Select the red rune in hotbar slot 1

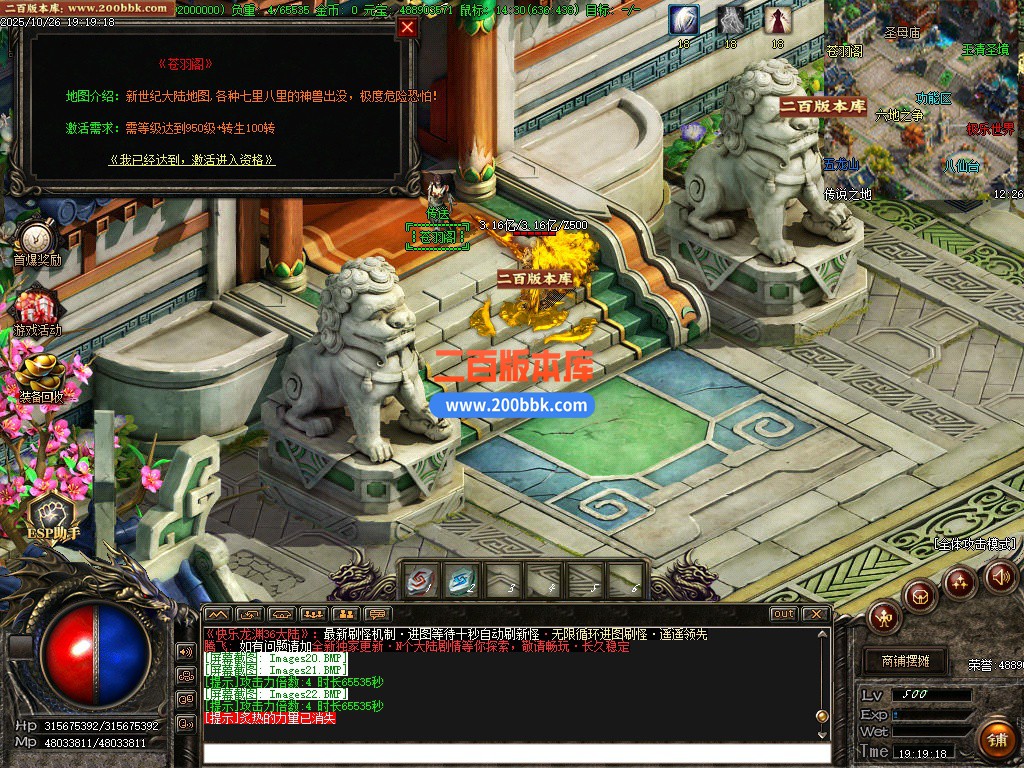point(419,579)
